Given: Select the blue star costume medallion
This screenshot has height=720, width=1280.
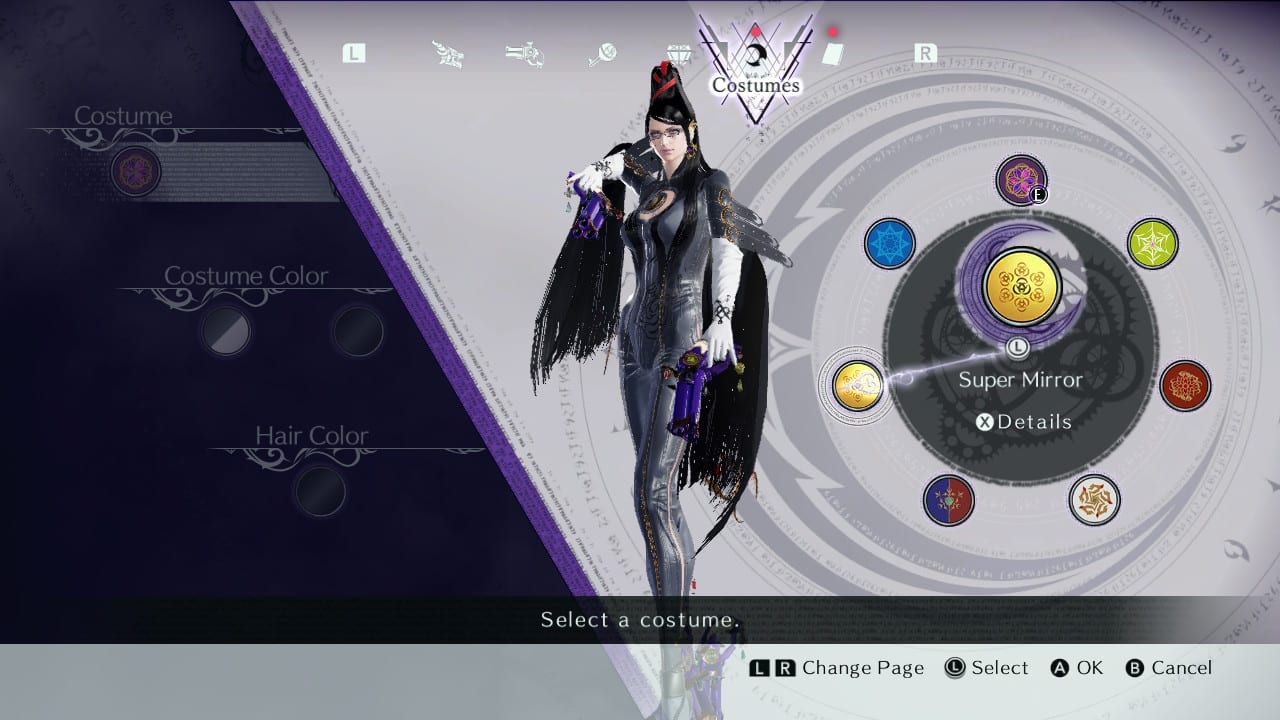Looking at the screenshot, I should click(889, 243).
